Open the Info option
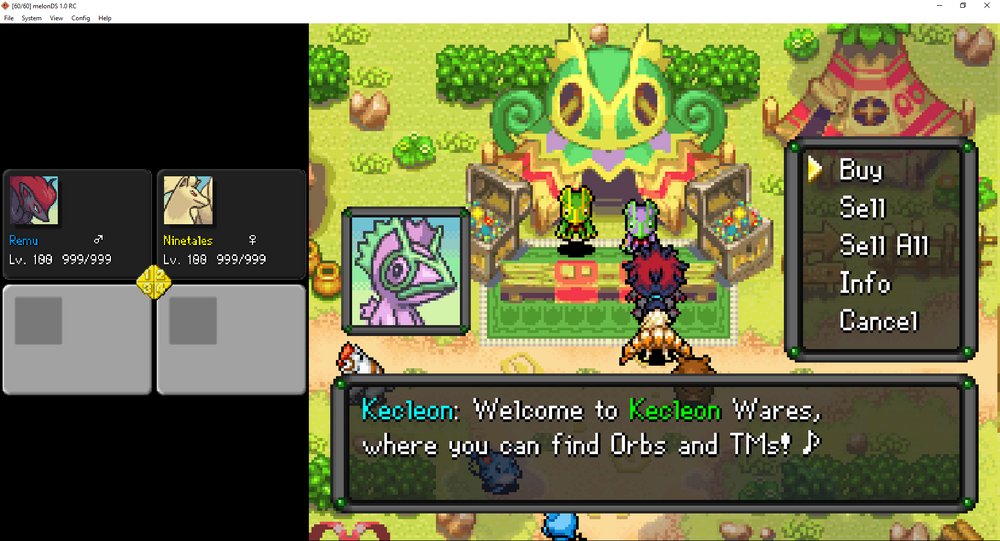1000x541 pixels. coord(864,284)
